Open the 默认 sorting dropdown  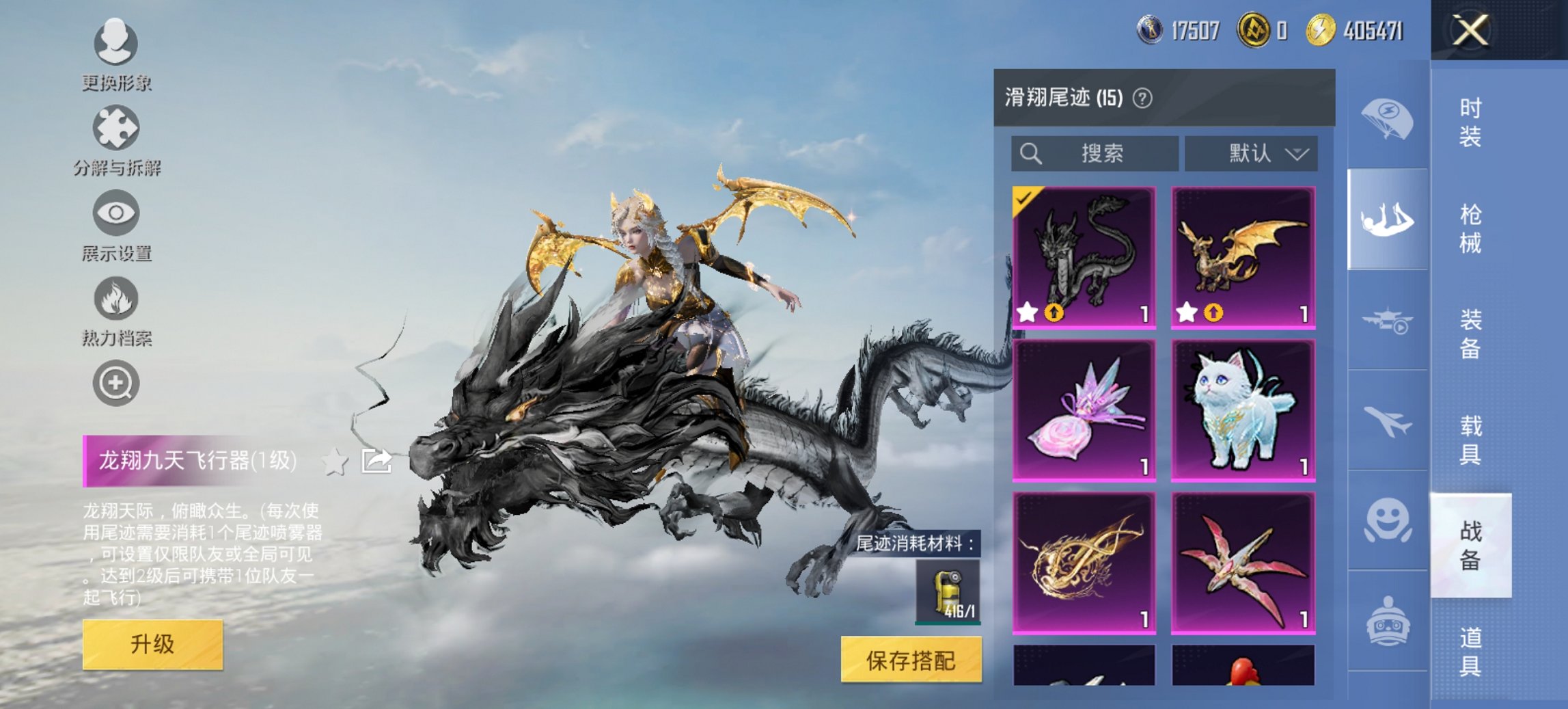(1252, 153)
